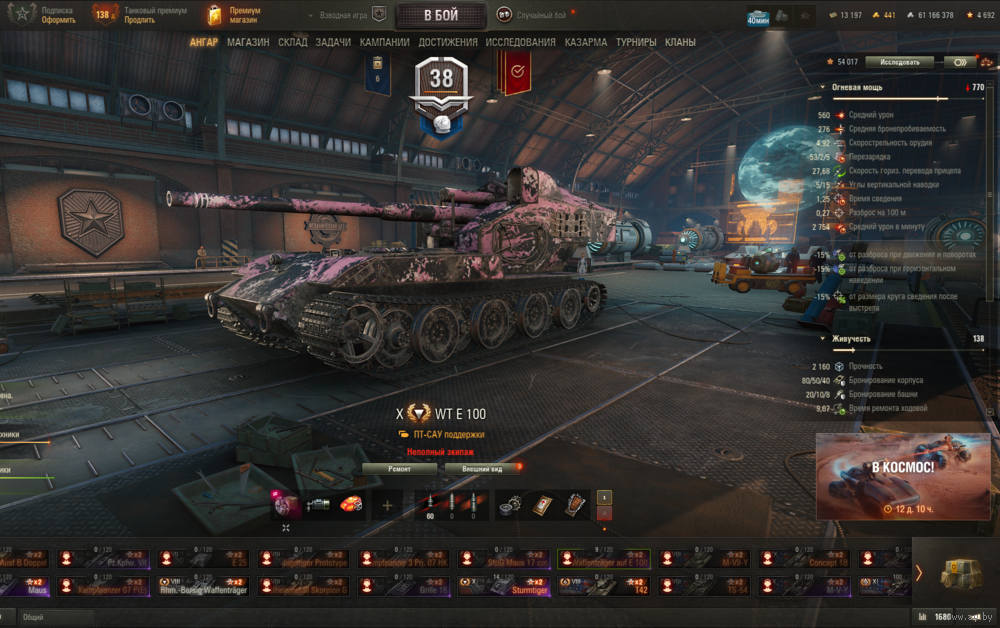Click the Ремонт repair button

pos(399,468)
